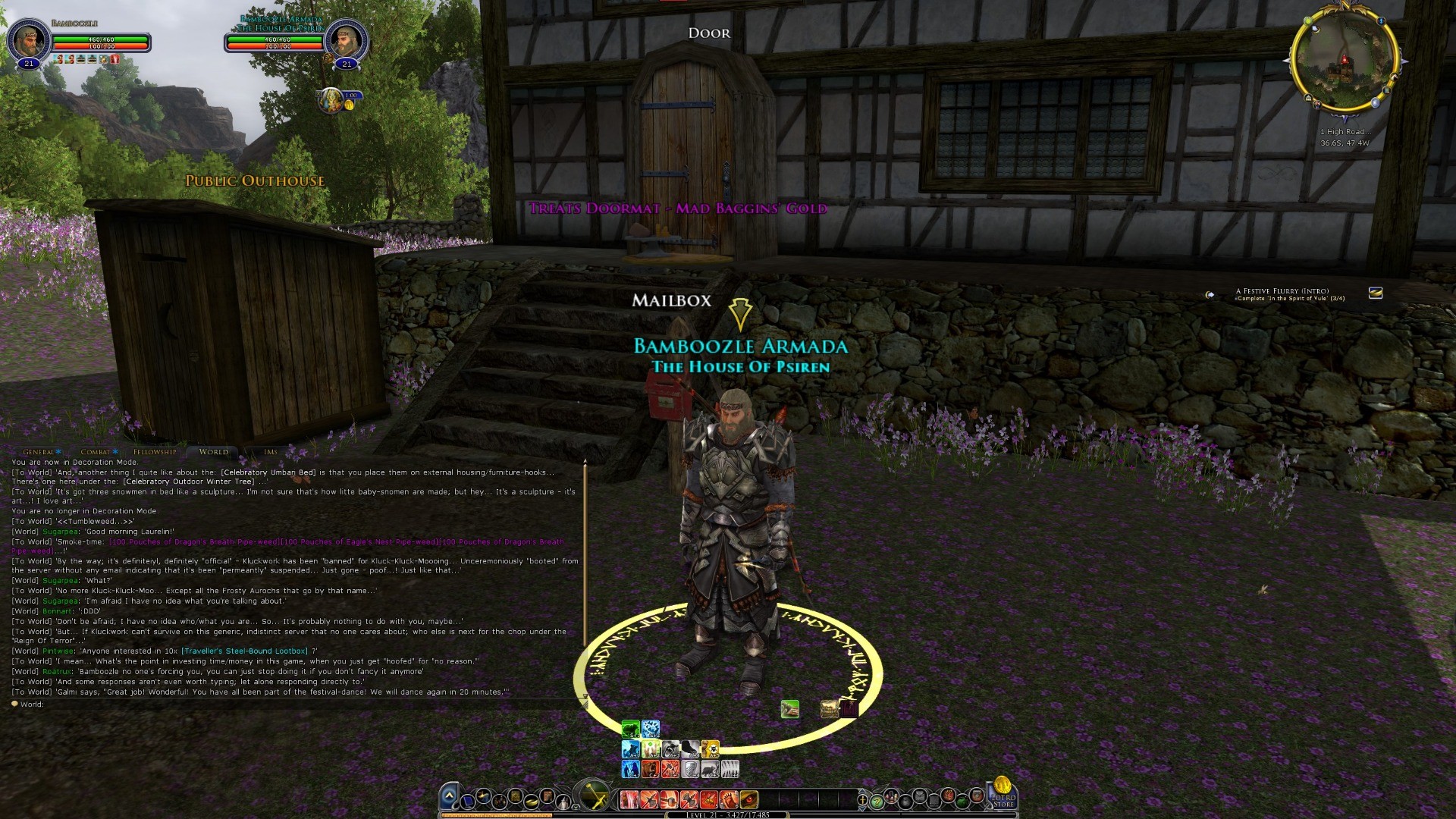1456x819 pixels.
Task: Switch to the General chat tab
Action: click(x=38, y=452)
